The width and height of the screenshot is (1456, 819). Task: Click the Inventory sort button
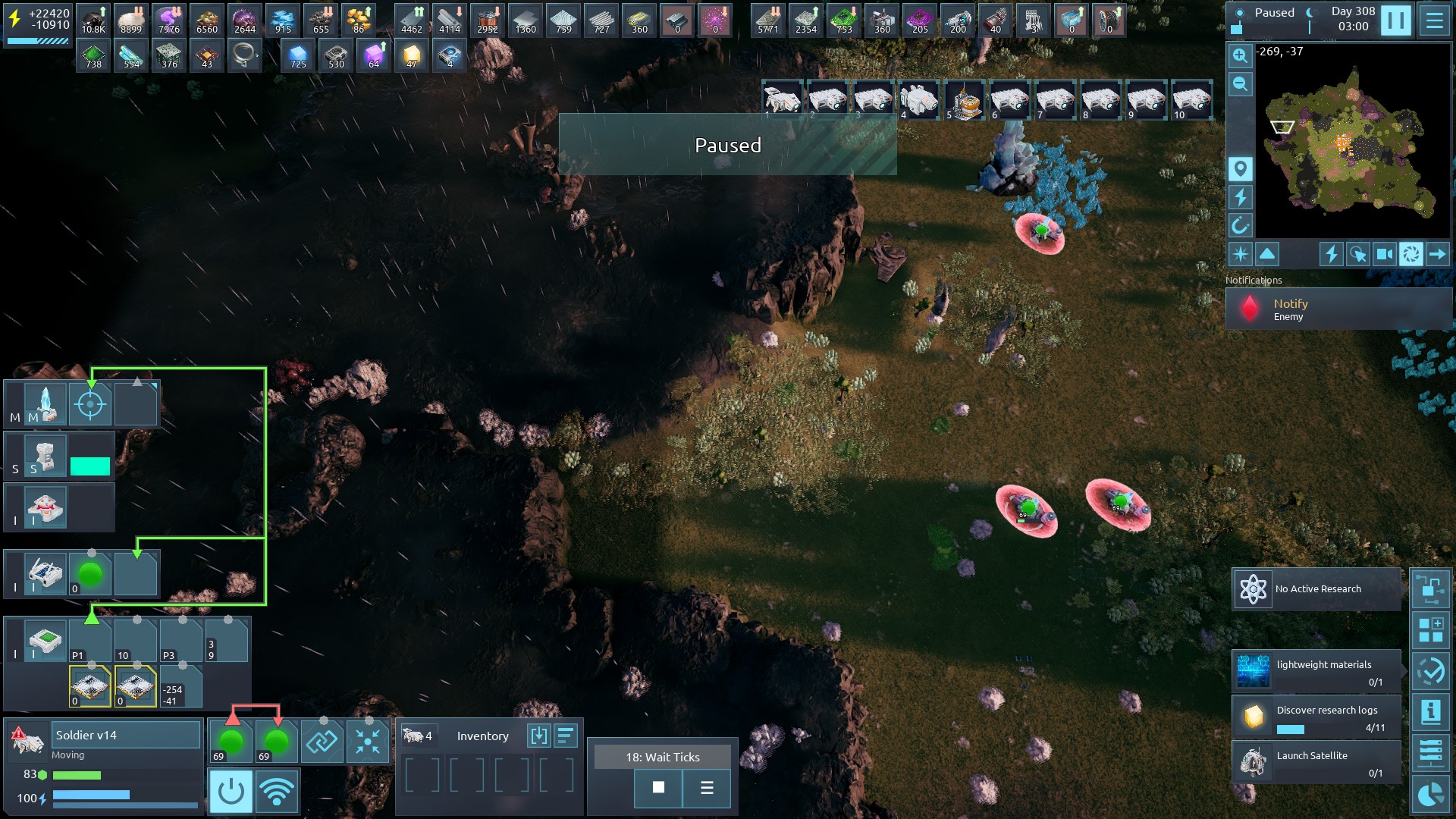566,736
